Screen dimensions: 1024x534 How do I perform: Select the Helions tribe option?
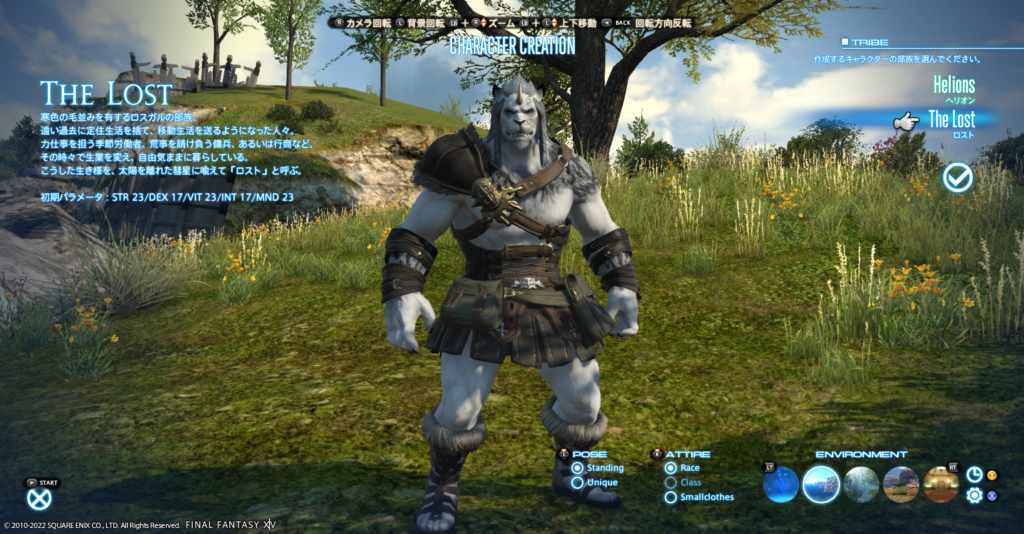953,86
